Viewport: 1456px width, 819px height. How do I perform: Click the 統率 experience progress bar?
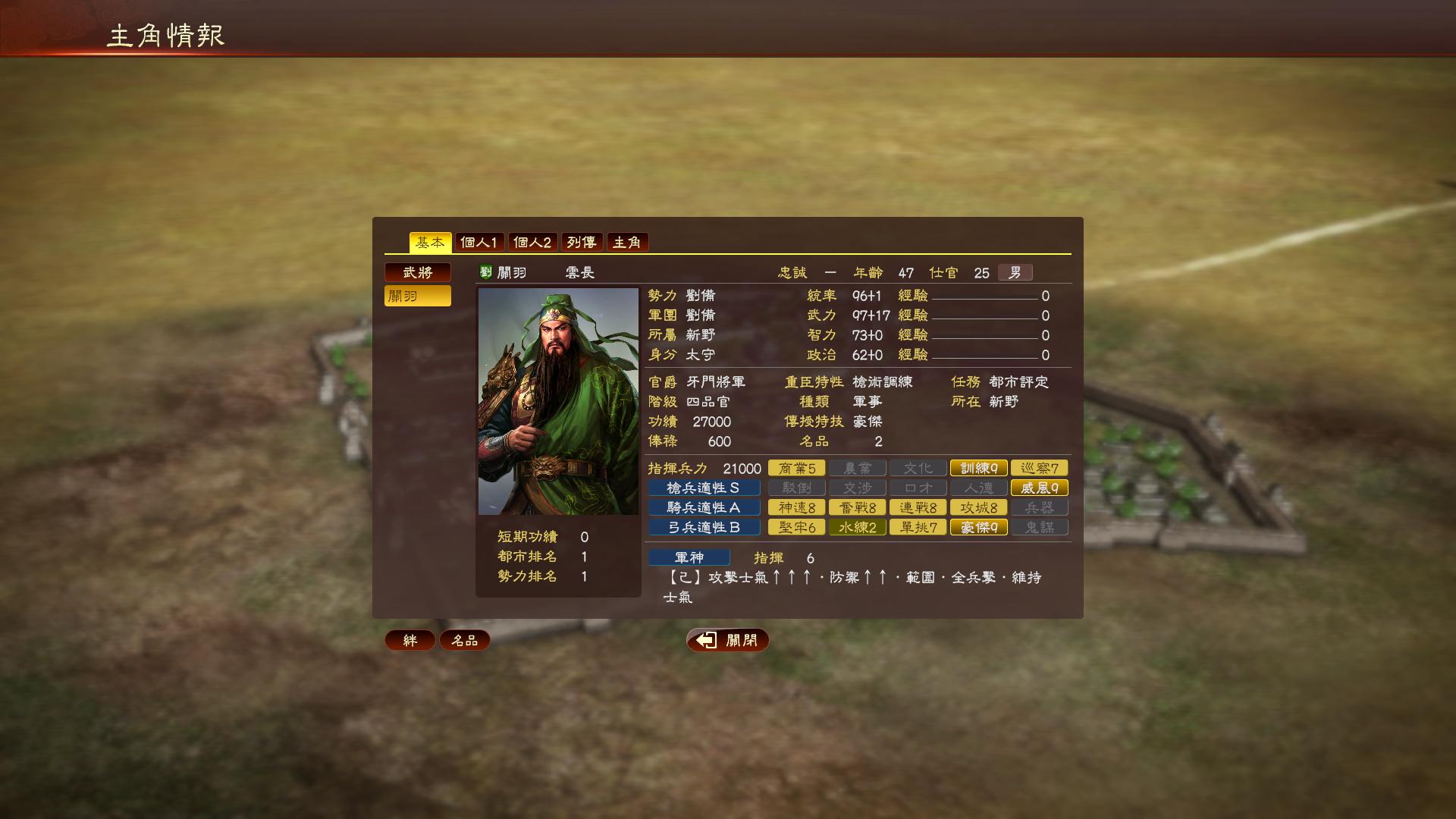986,297
